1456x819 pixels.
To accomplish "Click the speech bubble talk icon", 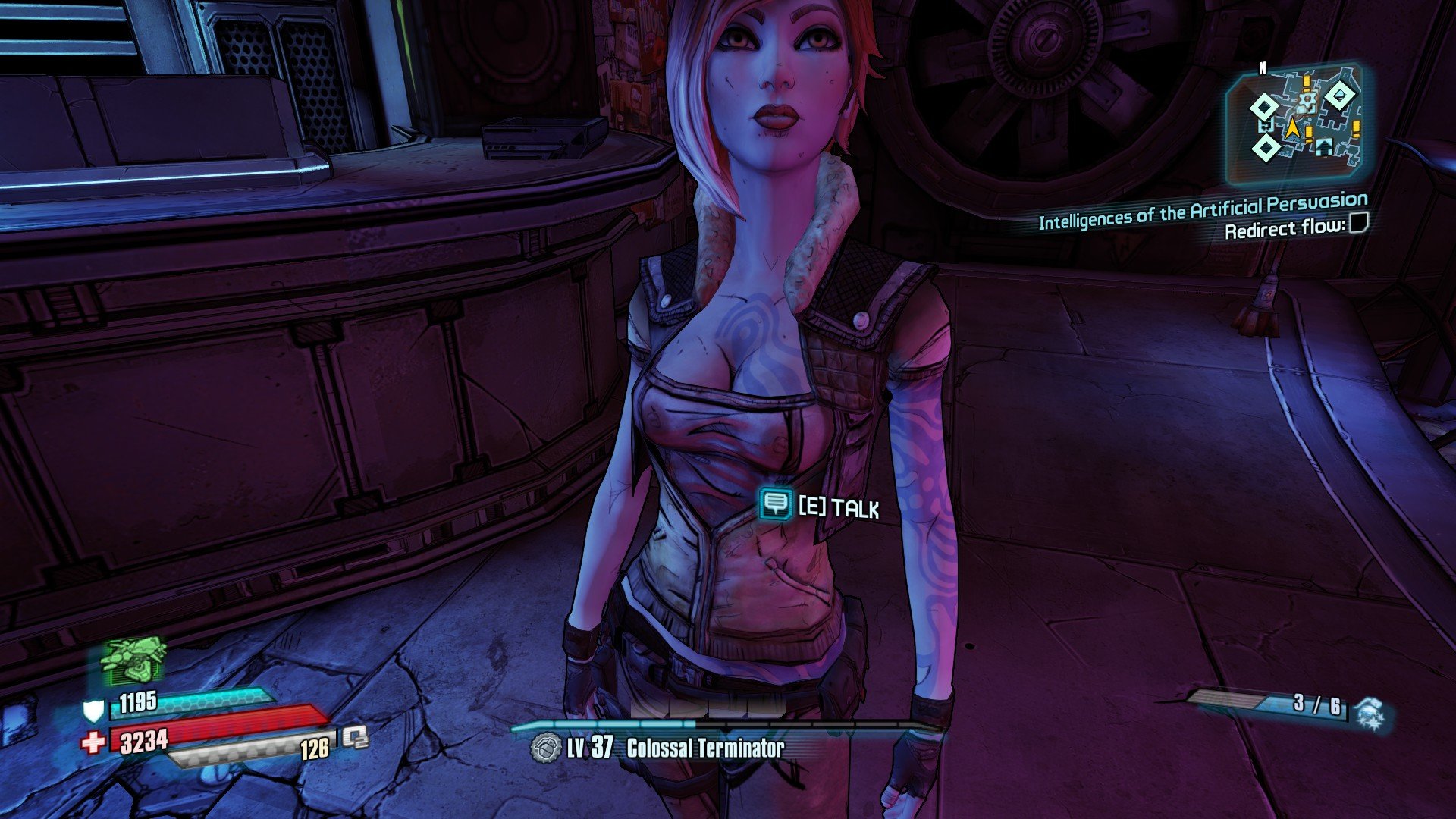I will [774, 504].
